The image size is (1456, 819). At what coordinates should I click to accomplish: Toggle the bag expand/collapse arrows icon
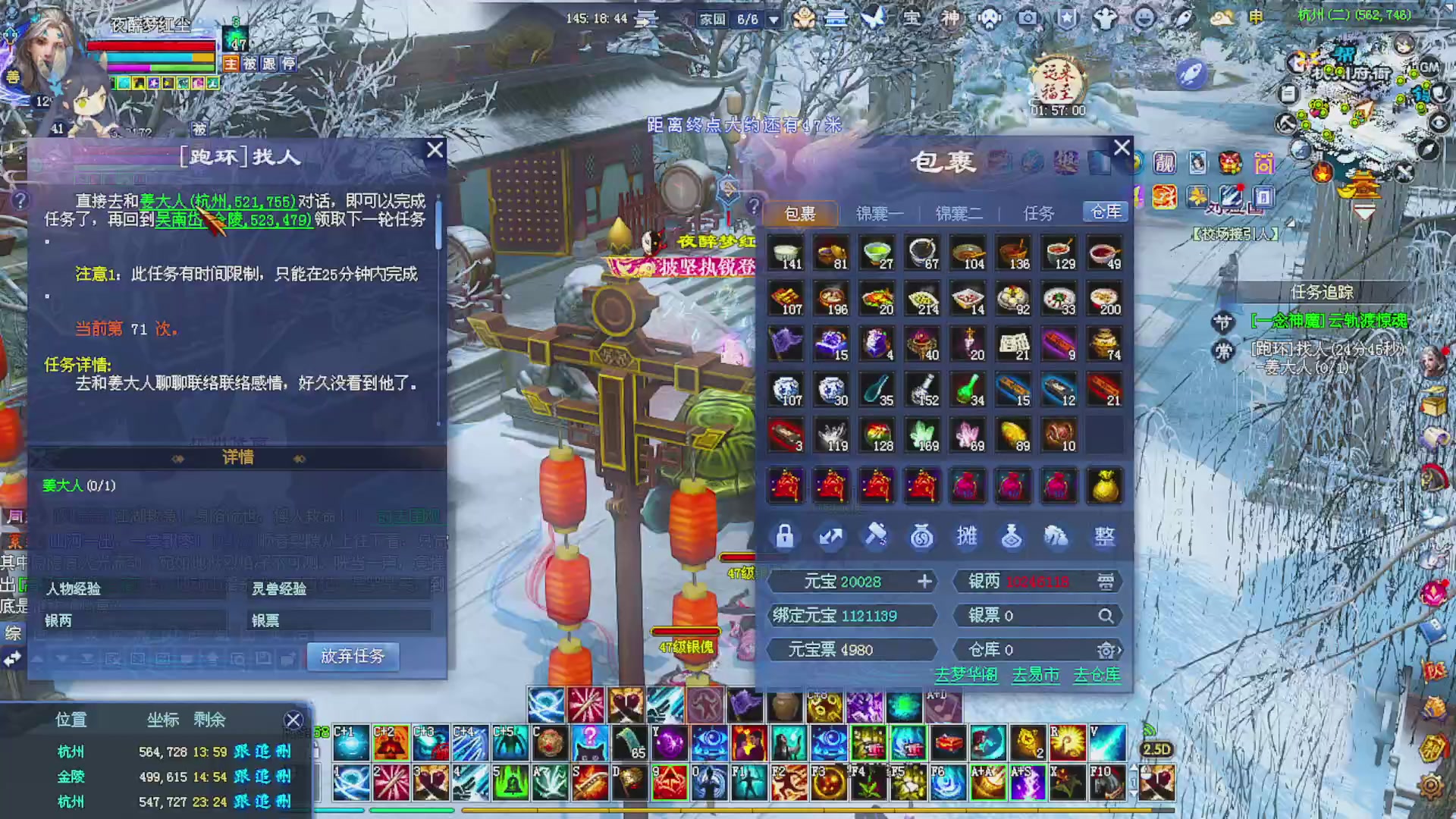tap(831, 536)
